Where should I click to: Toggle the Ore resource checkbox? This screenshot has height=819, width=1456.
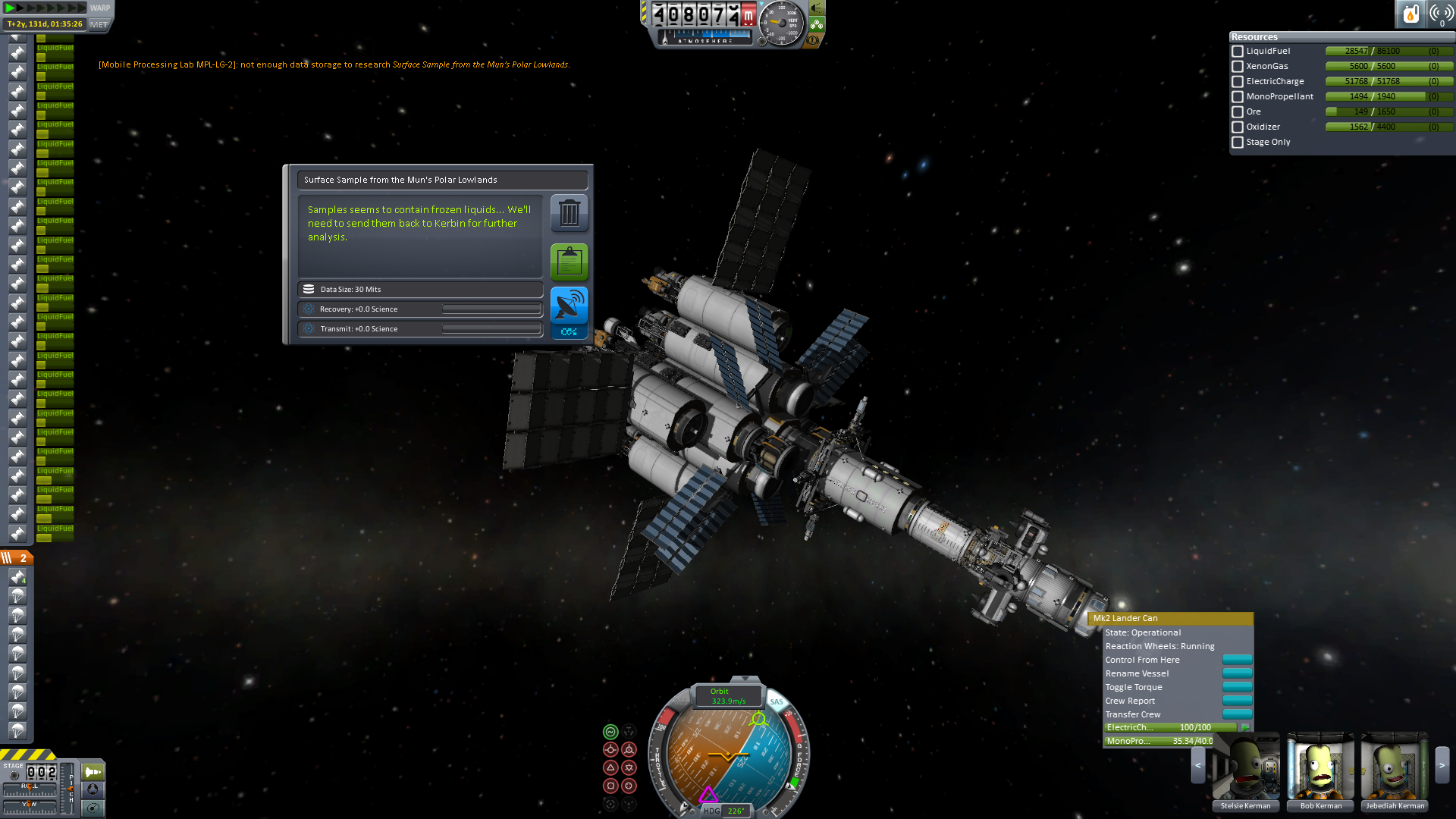click(x=1238, y=112)
